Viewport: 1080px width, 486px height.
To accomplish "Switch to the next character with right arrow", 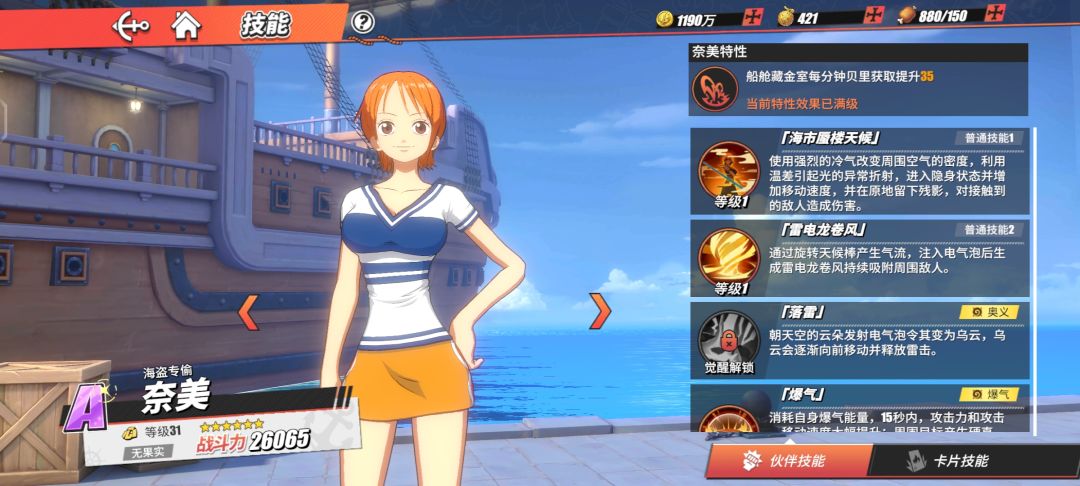I will pyautogui.click(x=600, y=312).
